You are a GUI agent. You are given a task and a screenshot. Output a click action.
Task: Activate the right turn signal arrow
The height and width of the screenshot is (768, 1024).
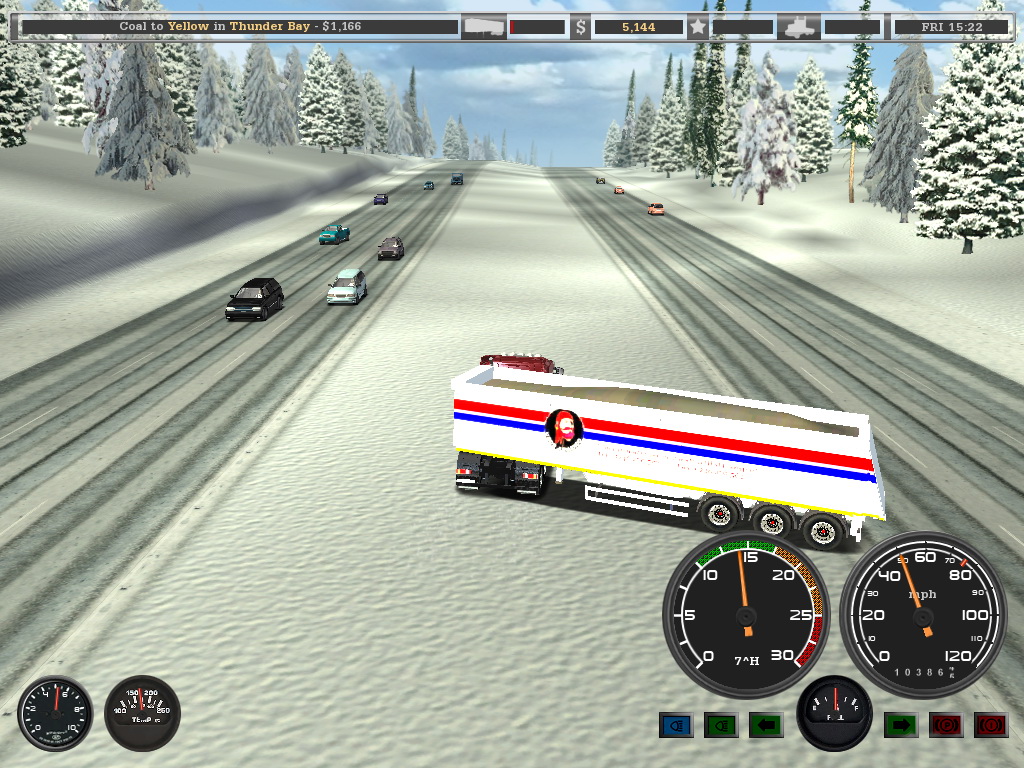(901, 724)
